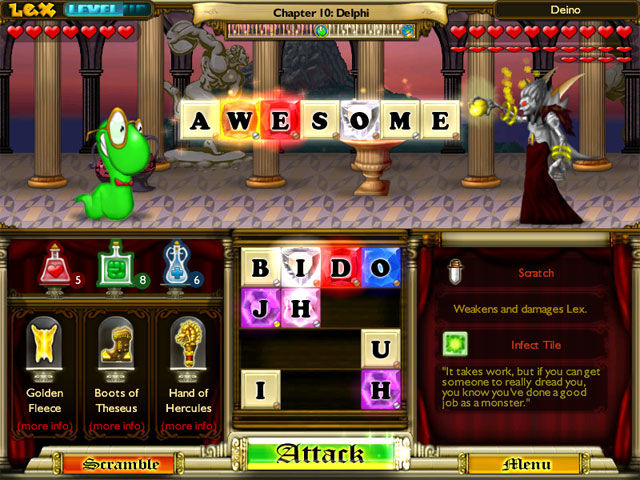Use the green fist power-up potion
Image resolution: width=640 pixels, height=480 pixels.
click(115, 264)
